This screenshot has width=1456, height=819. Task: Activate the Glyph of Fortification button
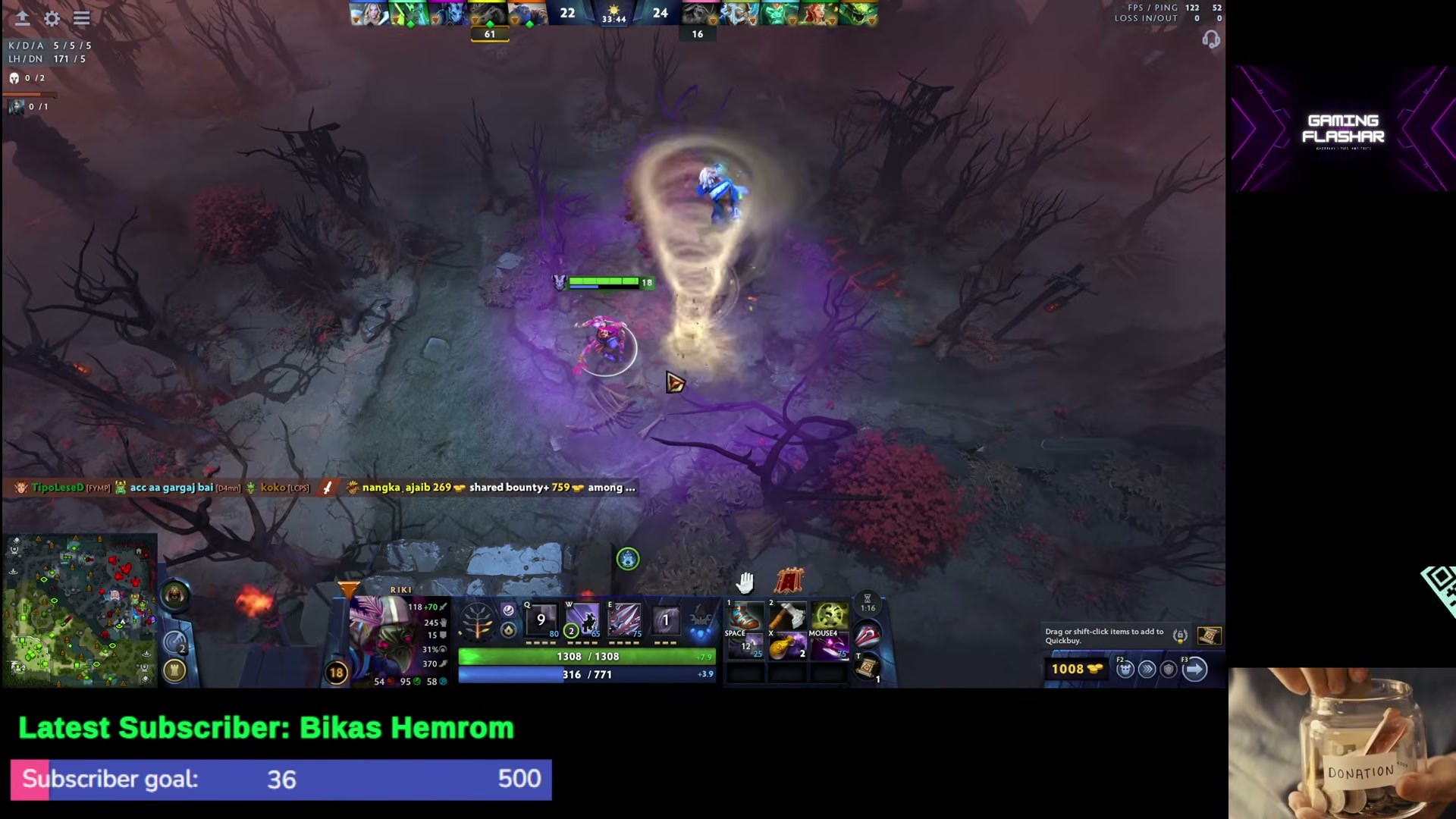click(174, 670)
